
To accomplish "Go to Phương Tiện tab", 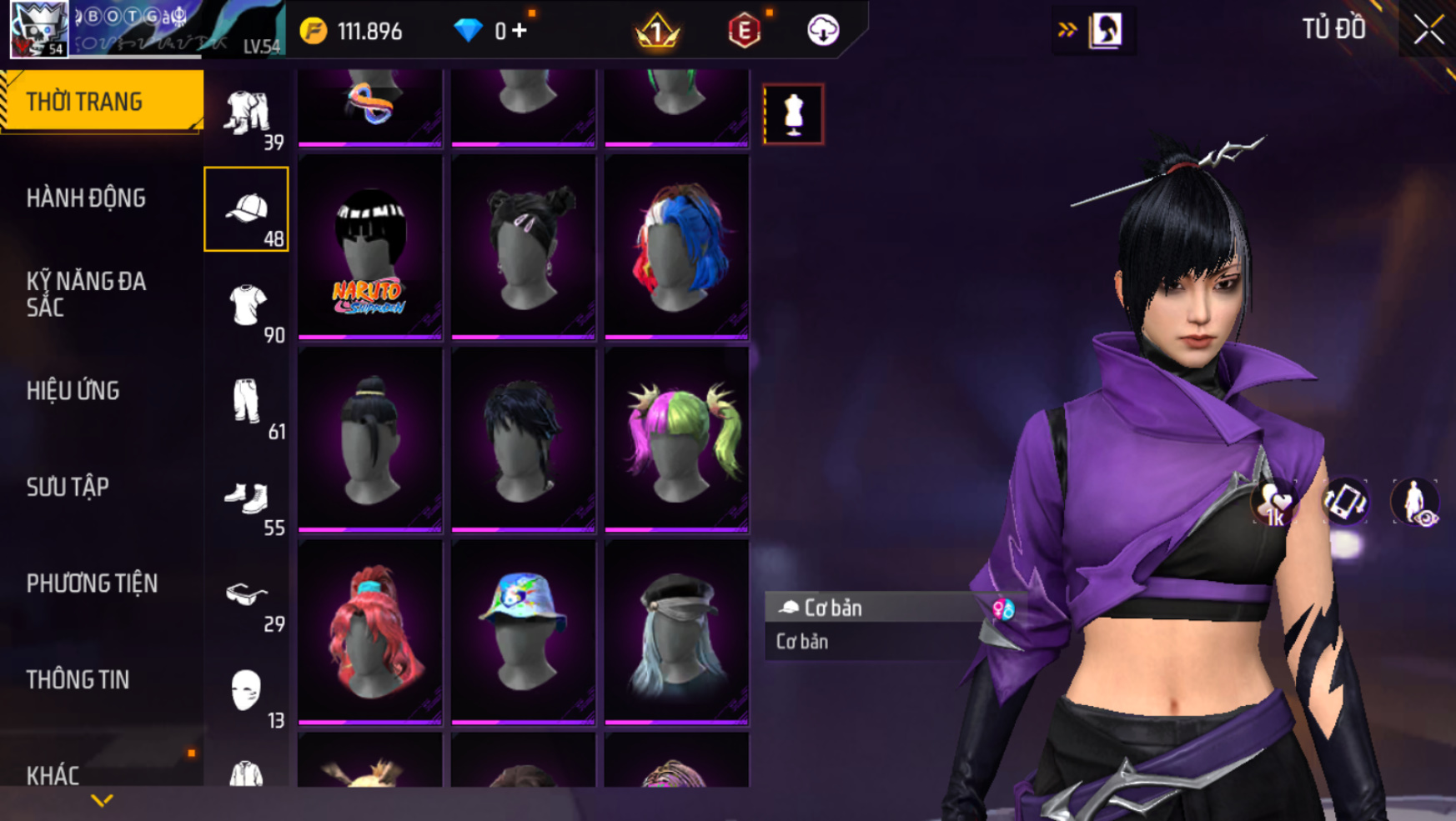I will pos(92,583).
